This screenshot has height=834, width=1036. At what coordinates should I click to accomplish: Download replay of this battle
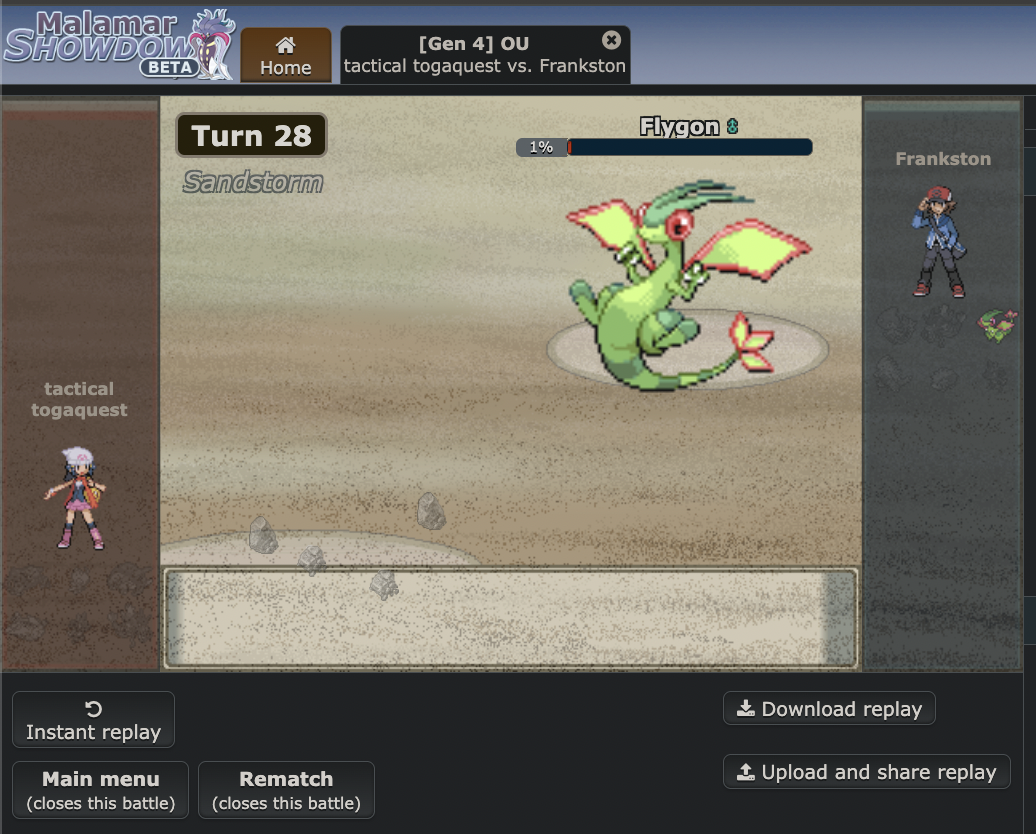[x=829, y=709]
